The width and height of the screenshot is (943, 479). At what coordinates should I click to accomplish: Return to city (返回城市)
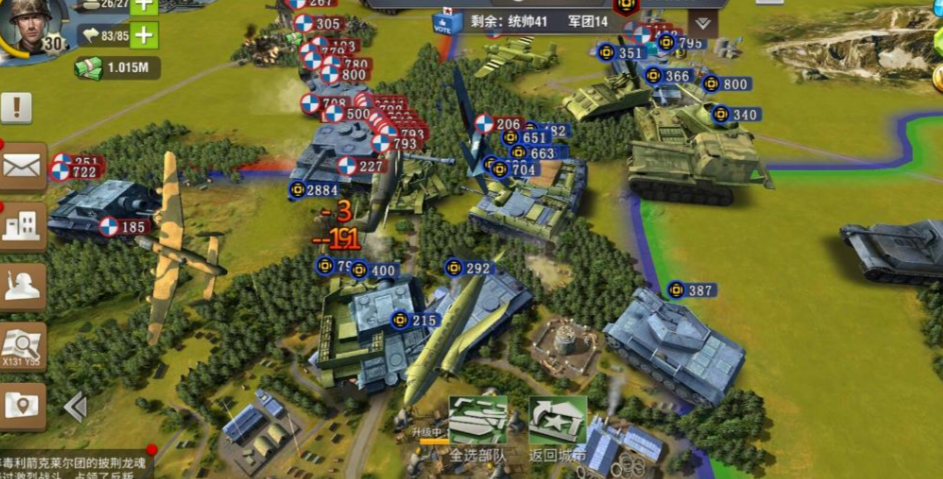(557, 424)
